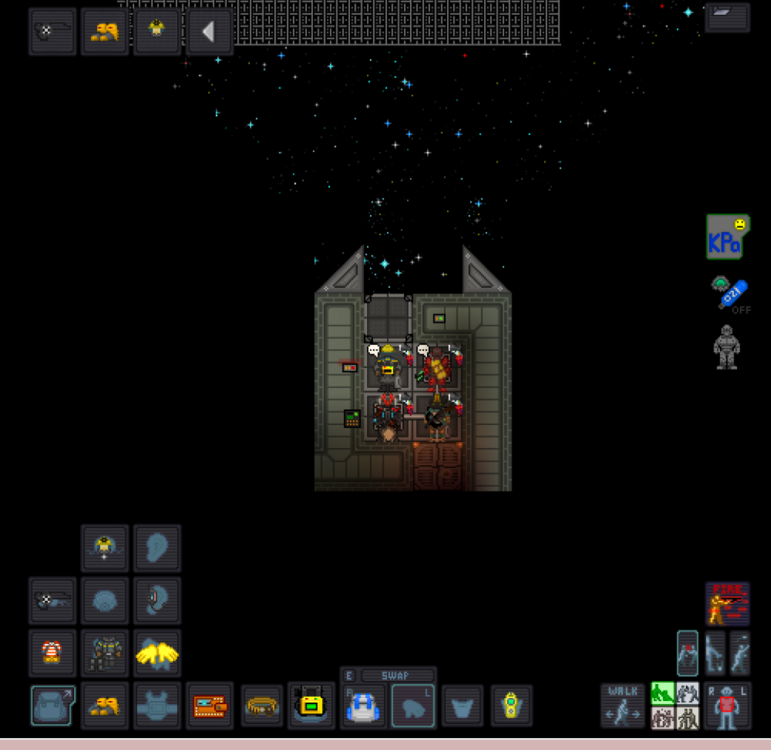The height and width of the screenshot is (750, 771).
Task: Click the SWAP hands button
Action: tap(398, 675)
